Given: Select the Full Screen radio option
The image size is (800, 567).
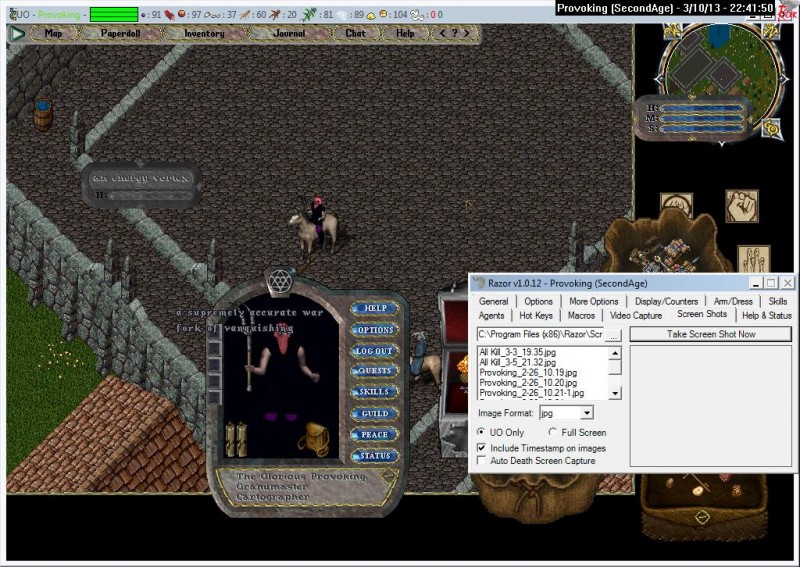Looking at the screenshot, I should (x=553, y=432).
